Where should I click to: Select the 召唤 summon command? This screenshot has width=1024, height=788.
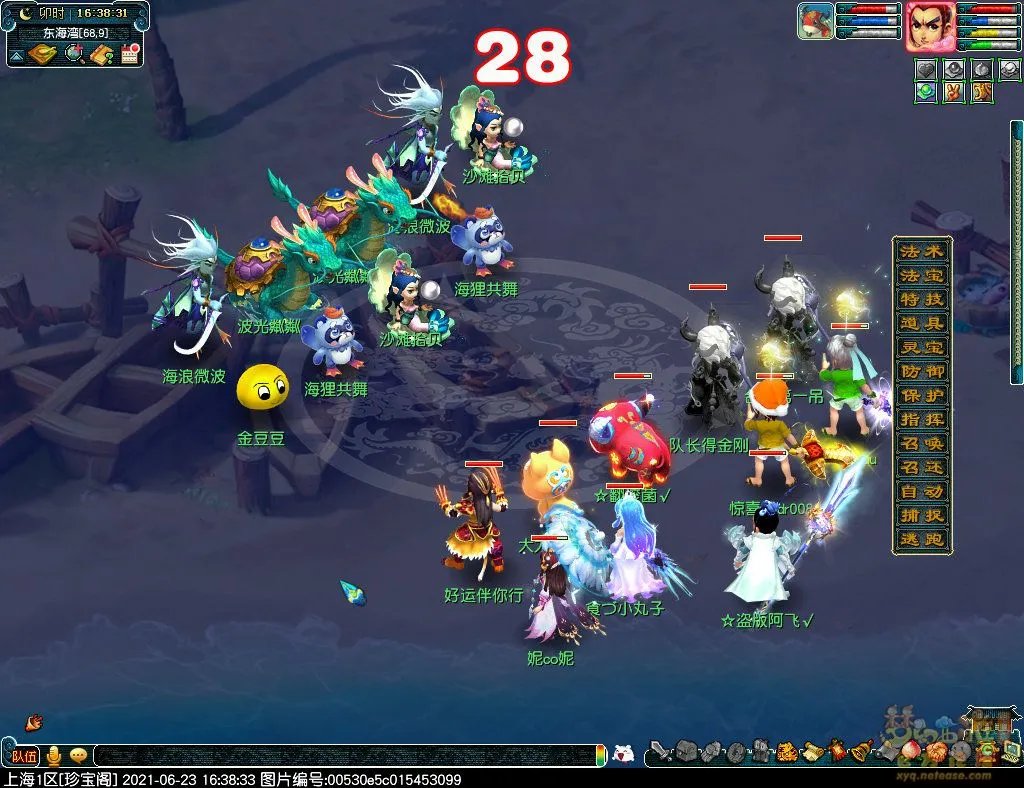point(921,443)
